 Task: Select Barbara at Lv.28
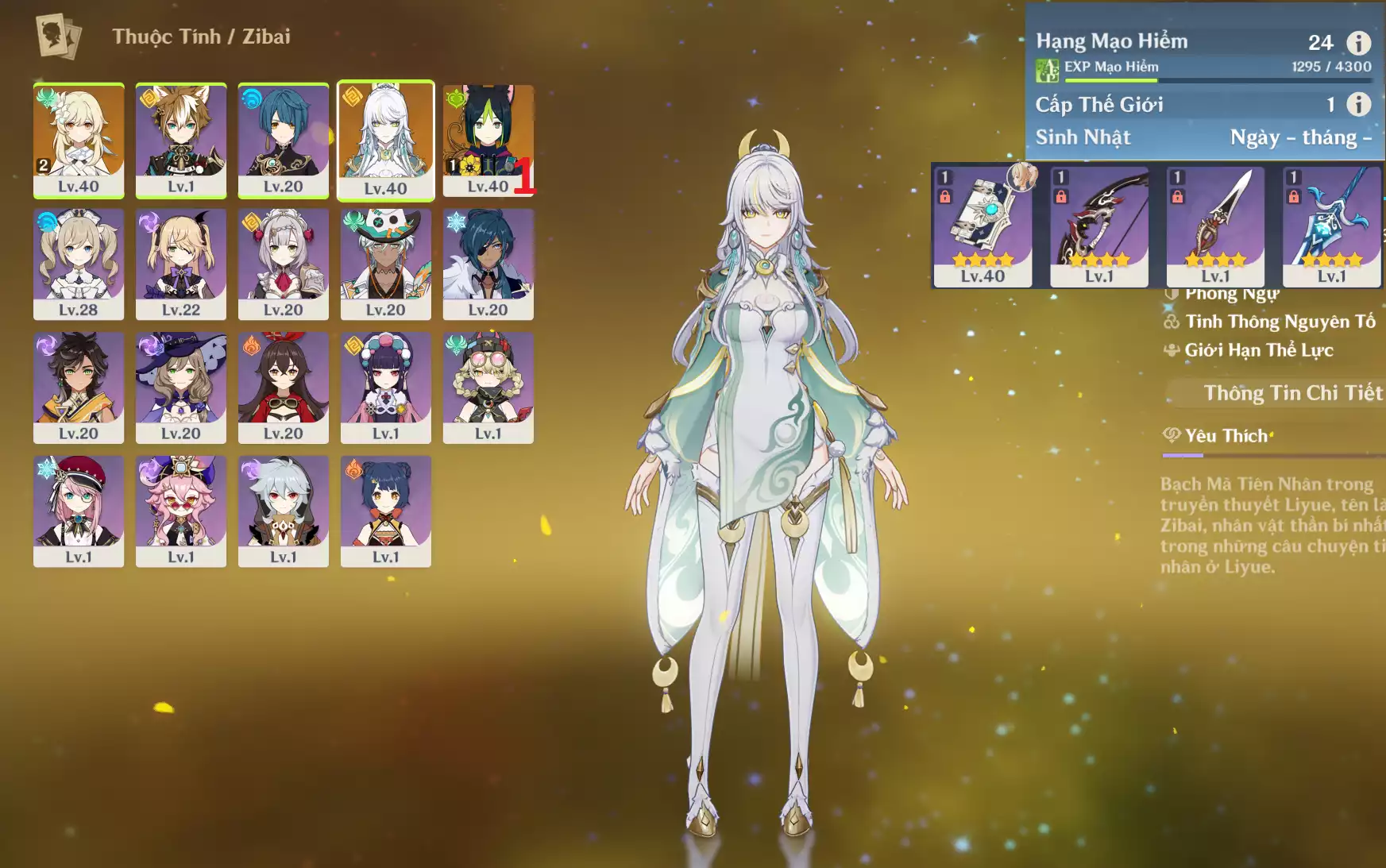coord(79,264)
